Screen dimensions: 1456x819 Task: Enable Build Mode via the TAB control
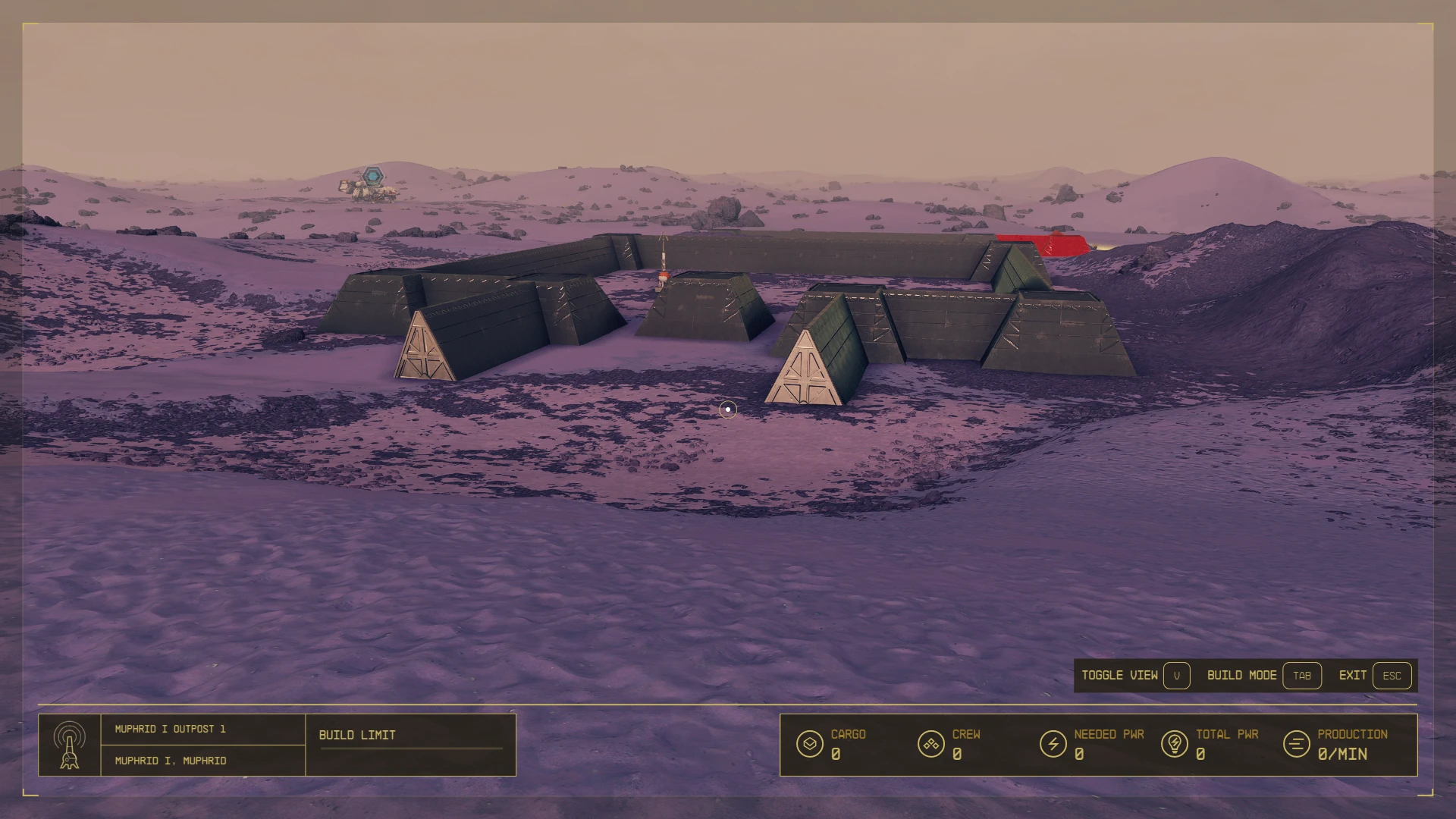pos(1302,675)
